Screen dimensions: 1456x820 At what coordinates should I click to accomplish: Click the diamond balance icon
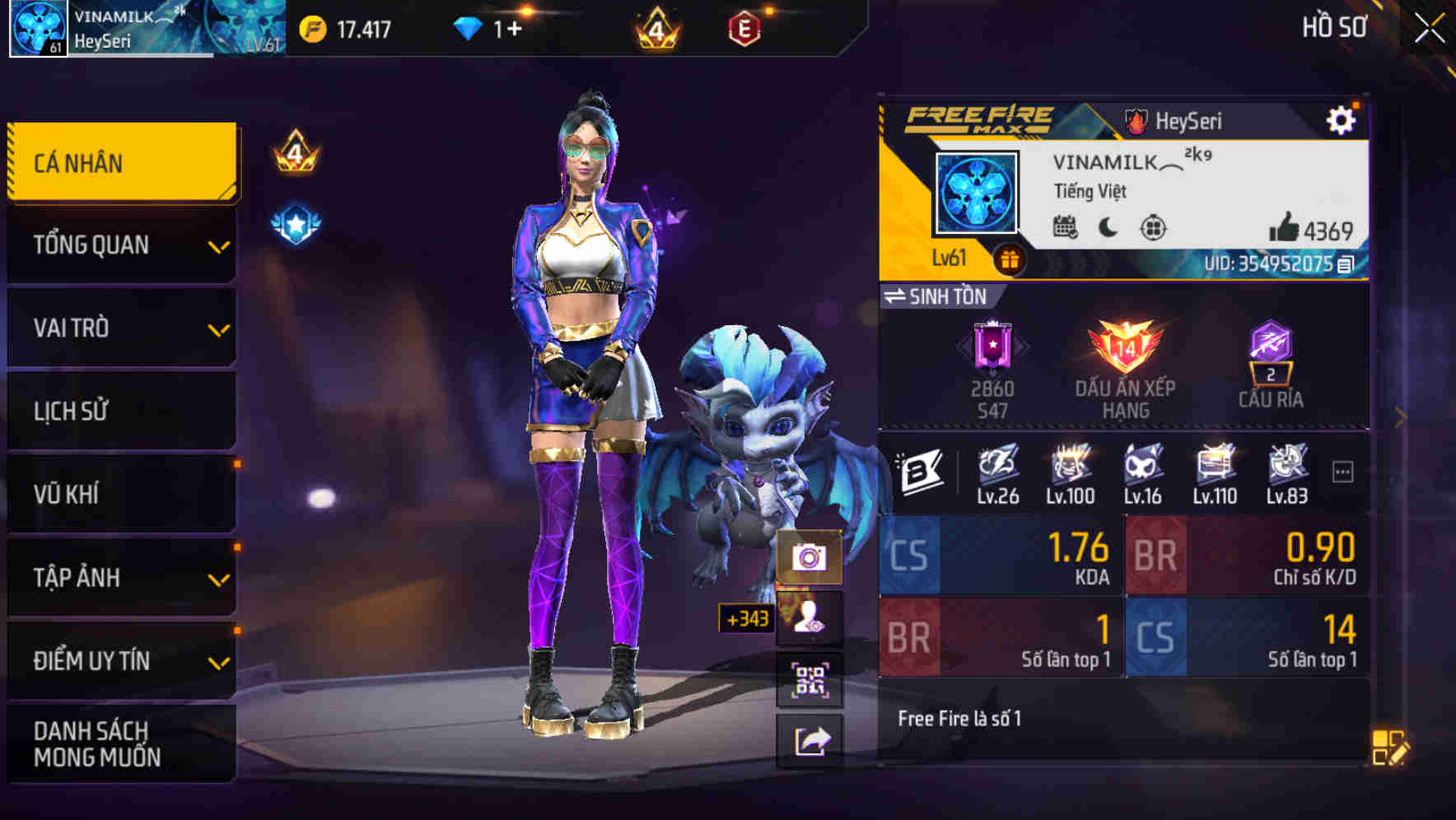click(x=468, y=27)
